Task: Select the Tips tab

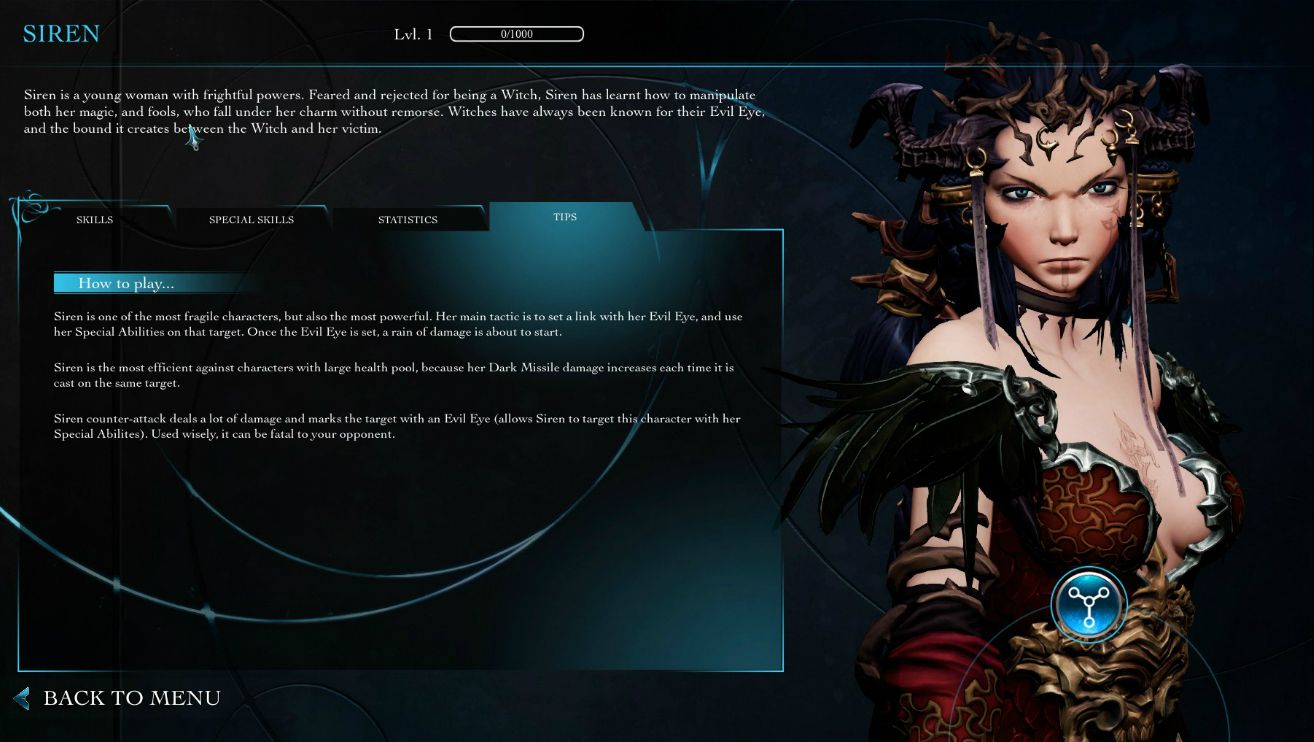Action: click(x=565, y=216)
